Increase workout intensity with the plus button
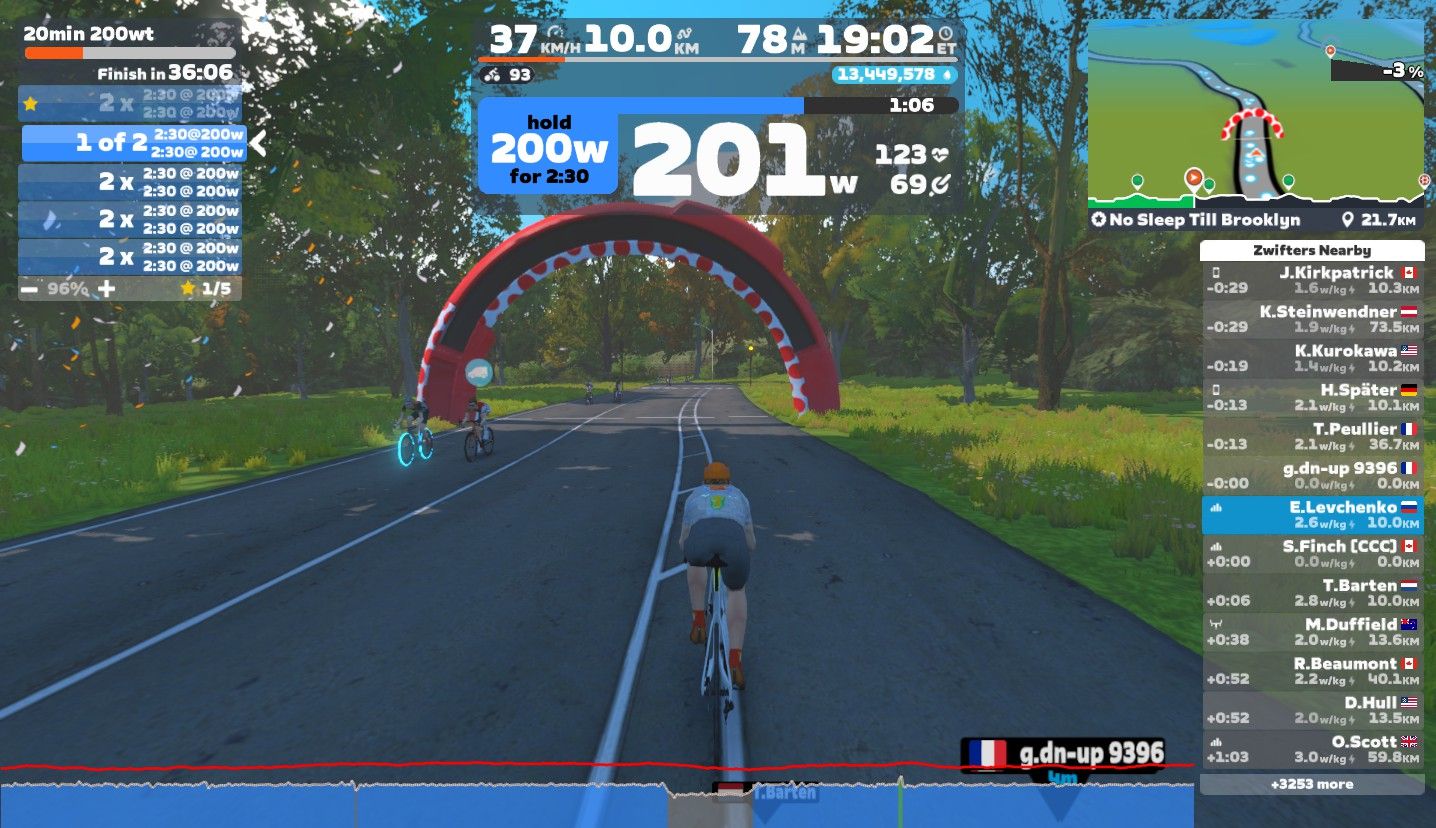The height and width of the screenshot is (828, 1436). (106, 289)
